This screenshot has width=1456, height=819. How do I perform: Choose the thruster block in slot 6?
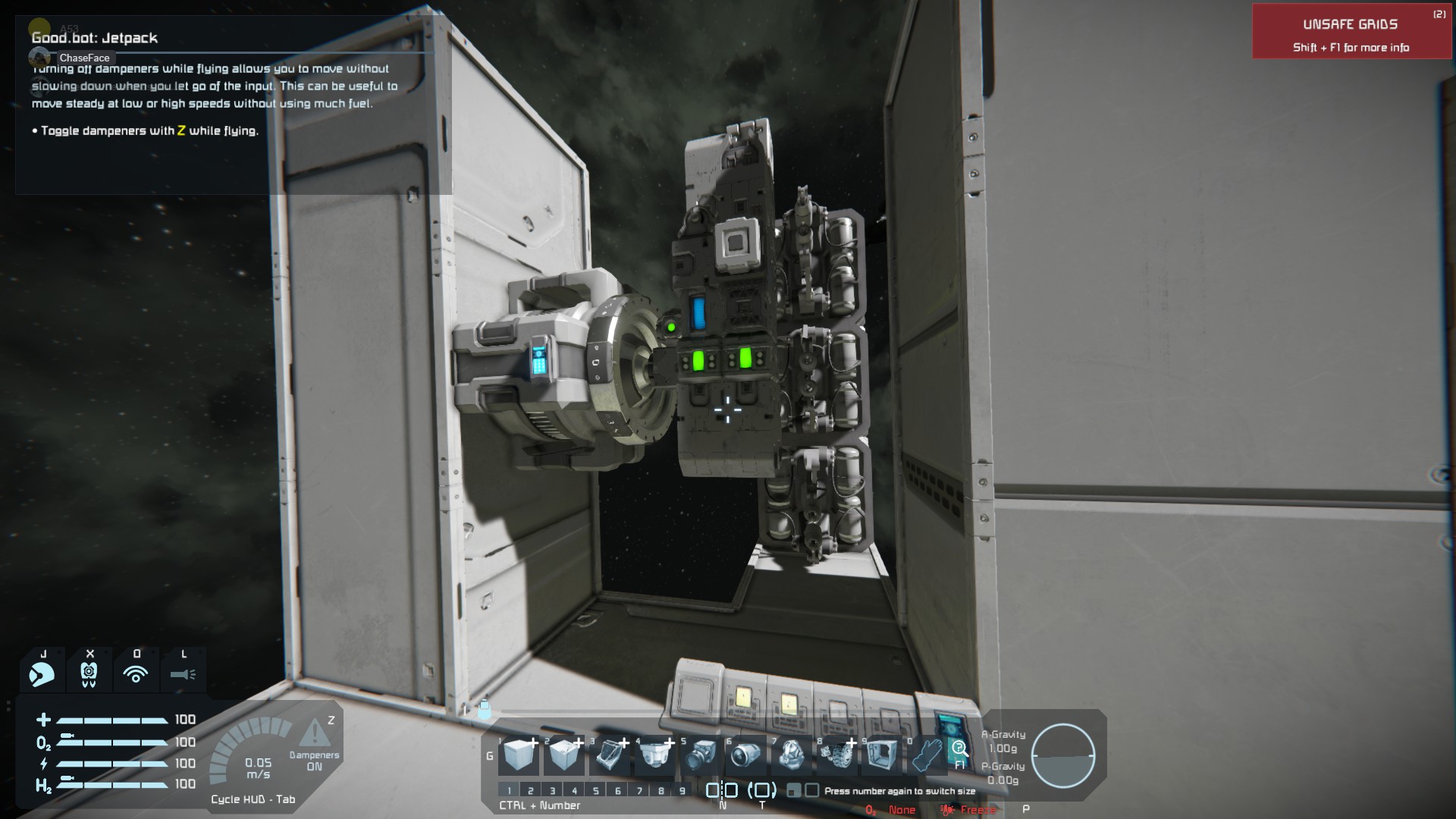[x=746, y=755]
